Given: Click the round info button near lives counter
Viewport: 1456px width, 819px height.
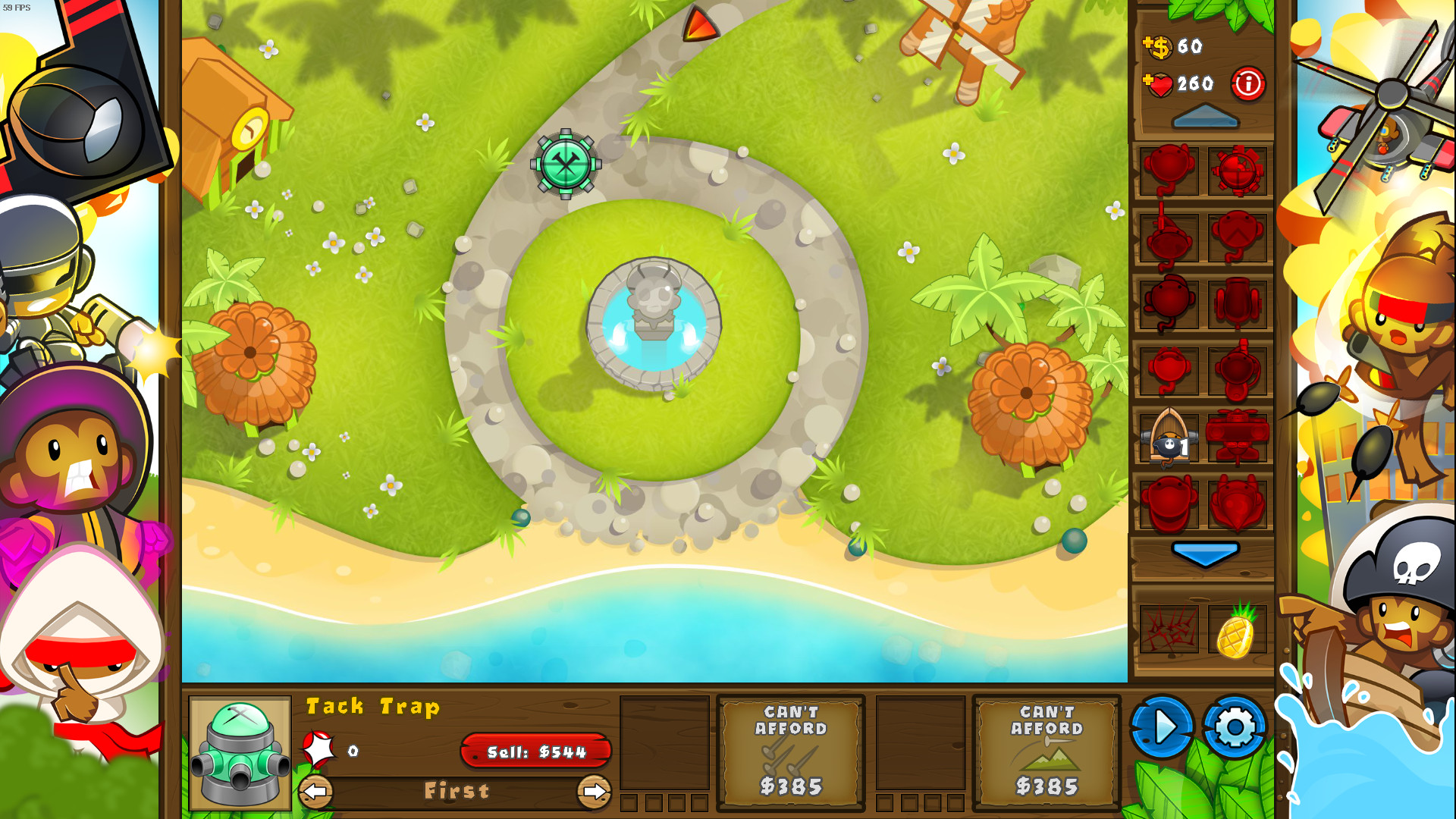Looking at the screenshot, I should click(x=1250, y=84).
